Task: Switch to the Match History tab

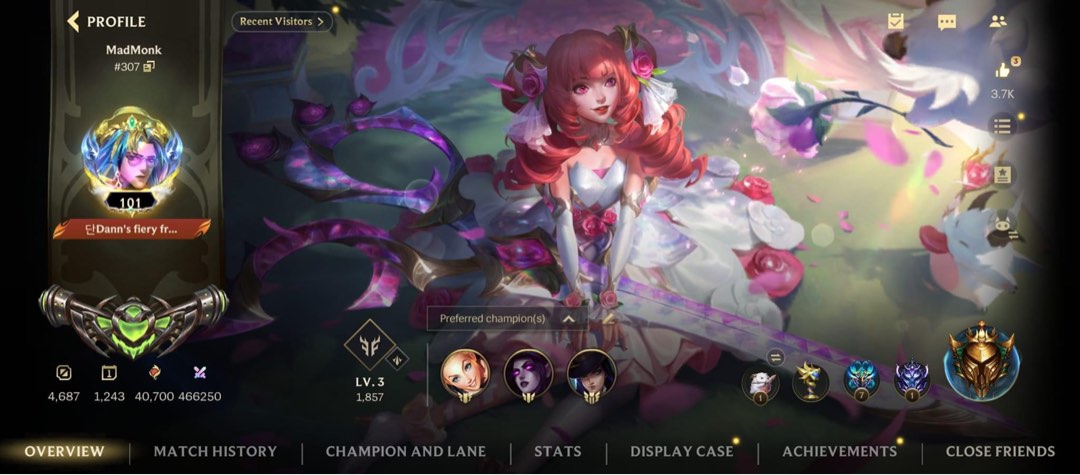Action: [215, 452]
